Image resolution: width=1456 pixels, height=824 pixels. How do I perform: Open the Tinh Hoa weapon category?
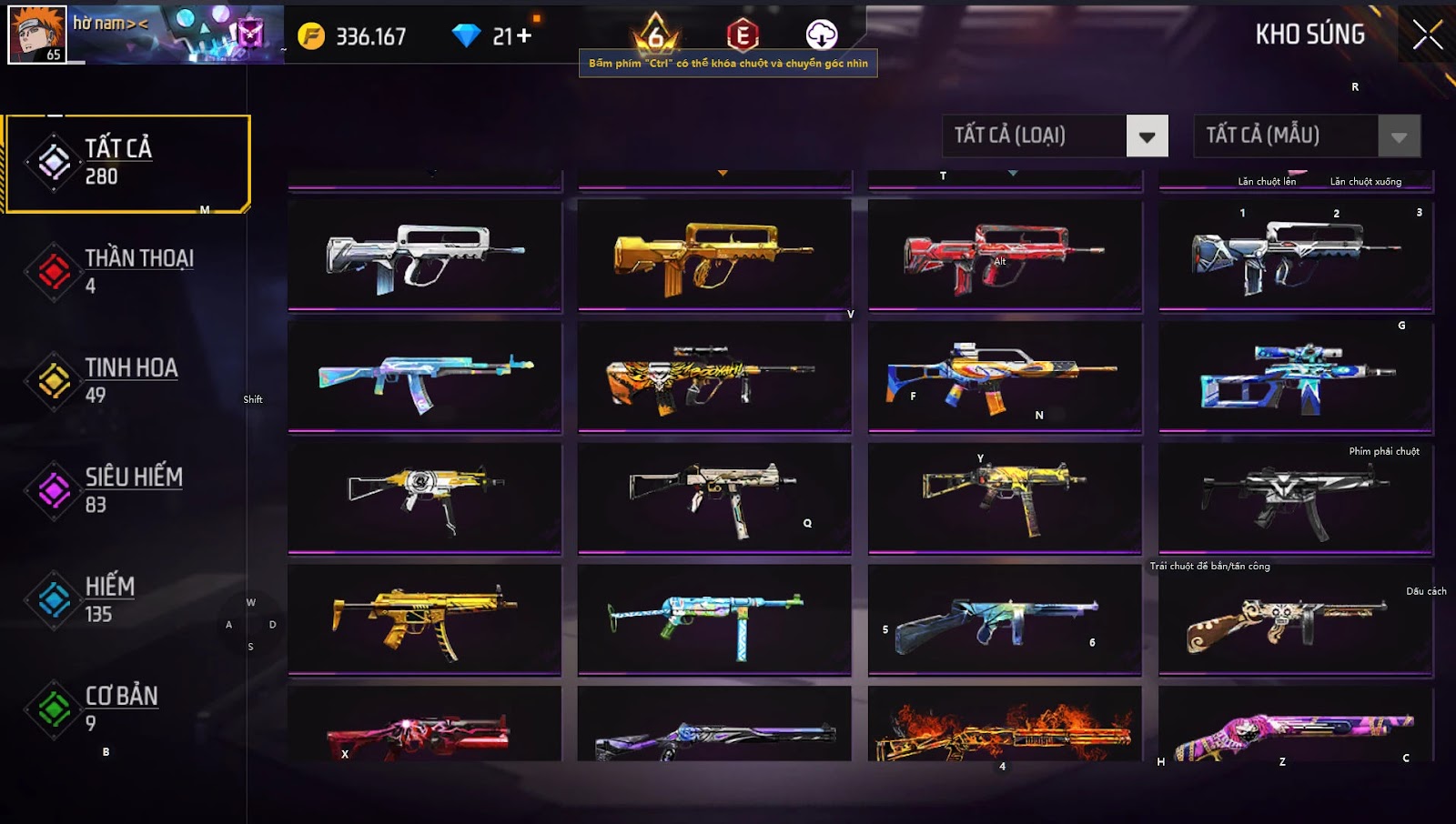pyautogui.click(x=127, y=380)
